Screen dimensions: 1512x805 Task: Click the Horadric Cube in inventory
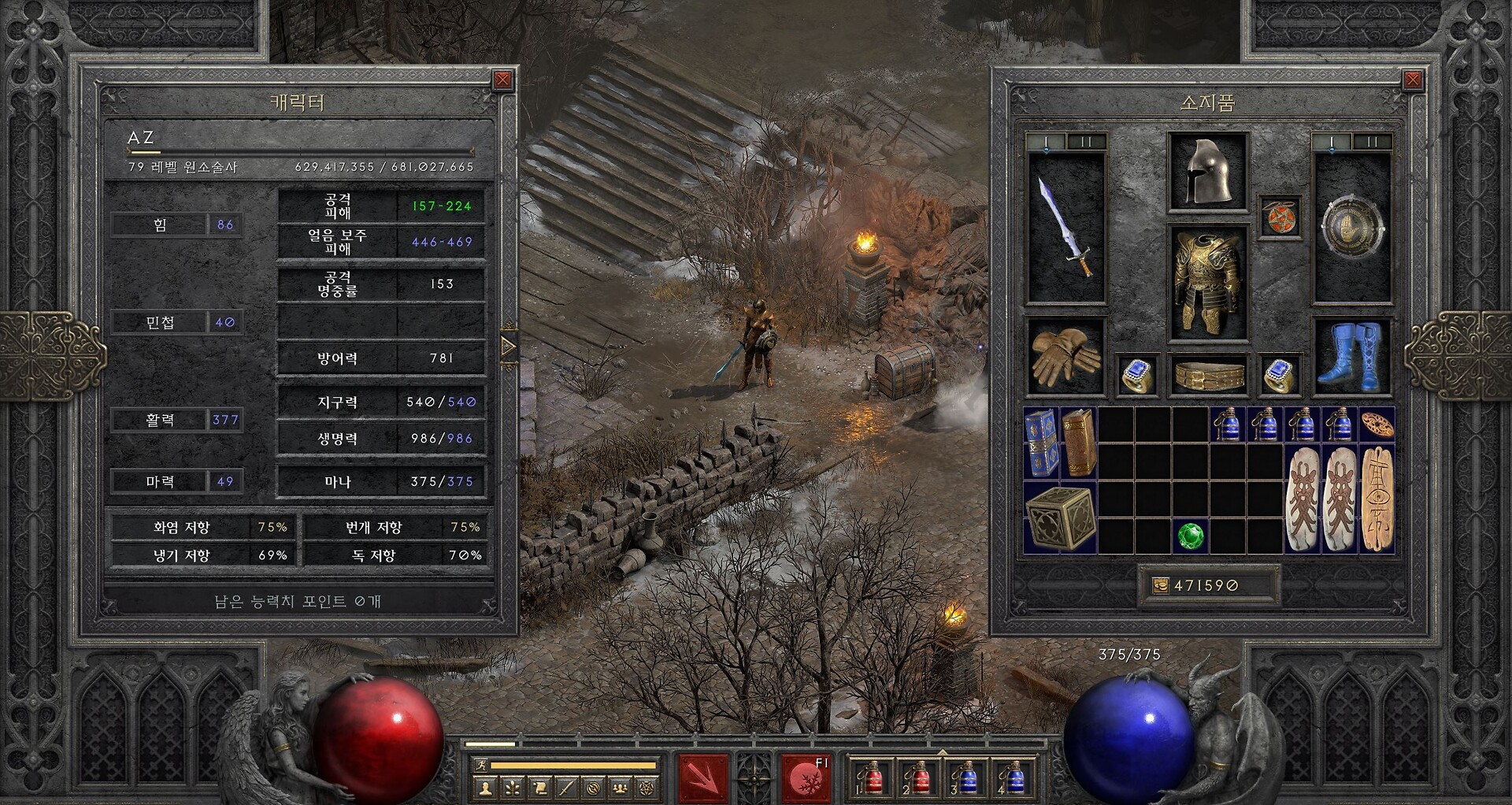click(1060, 517)
